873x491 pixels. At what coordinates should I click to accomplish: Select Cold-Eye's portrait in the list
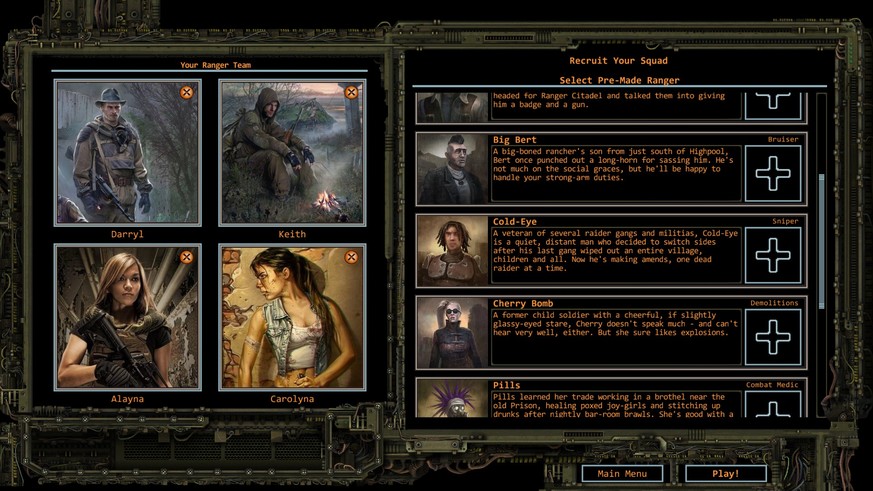point(451,250)
